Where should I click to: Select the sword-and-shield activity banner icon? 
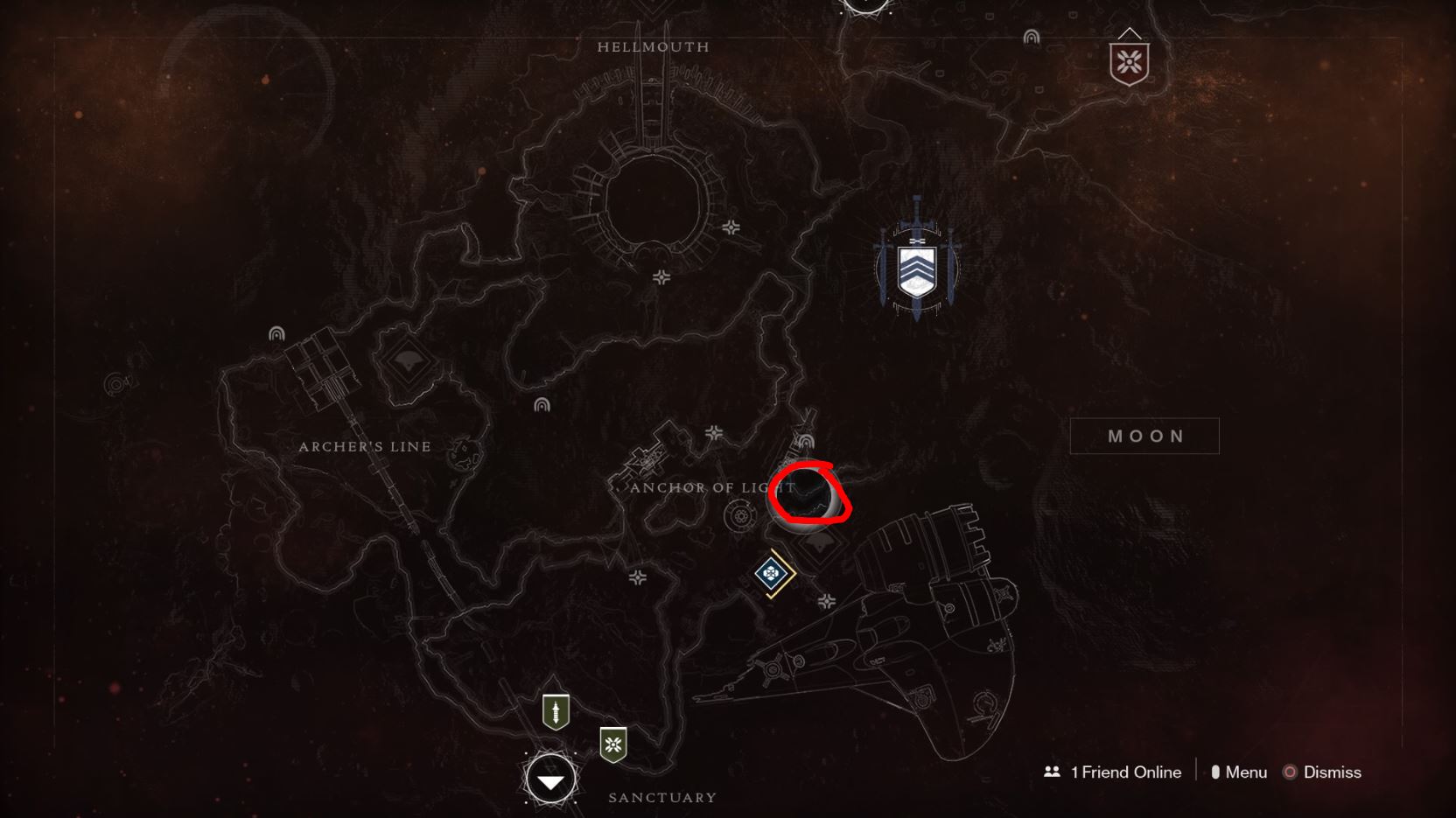917,269
